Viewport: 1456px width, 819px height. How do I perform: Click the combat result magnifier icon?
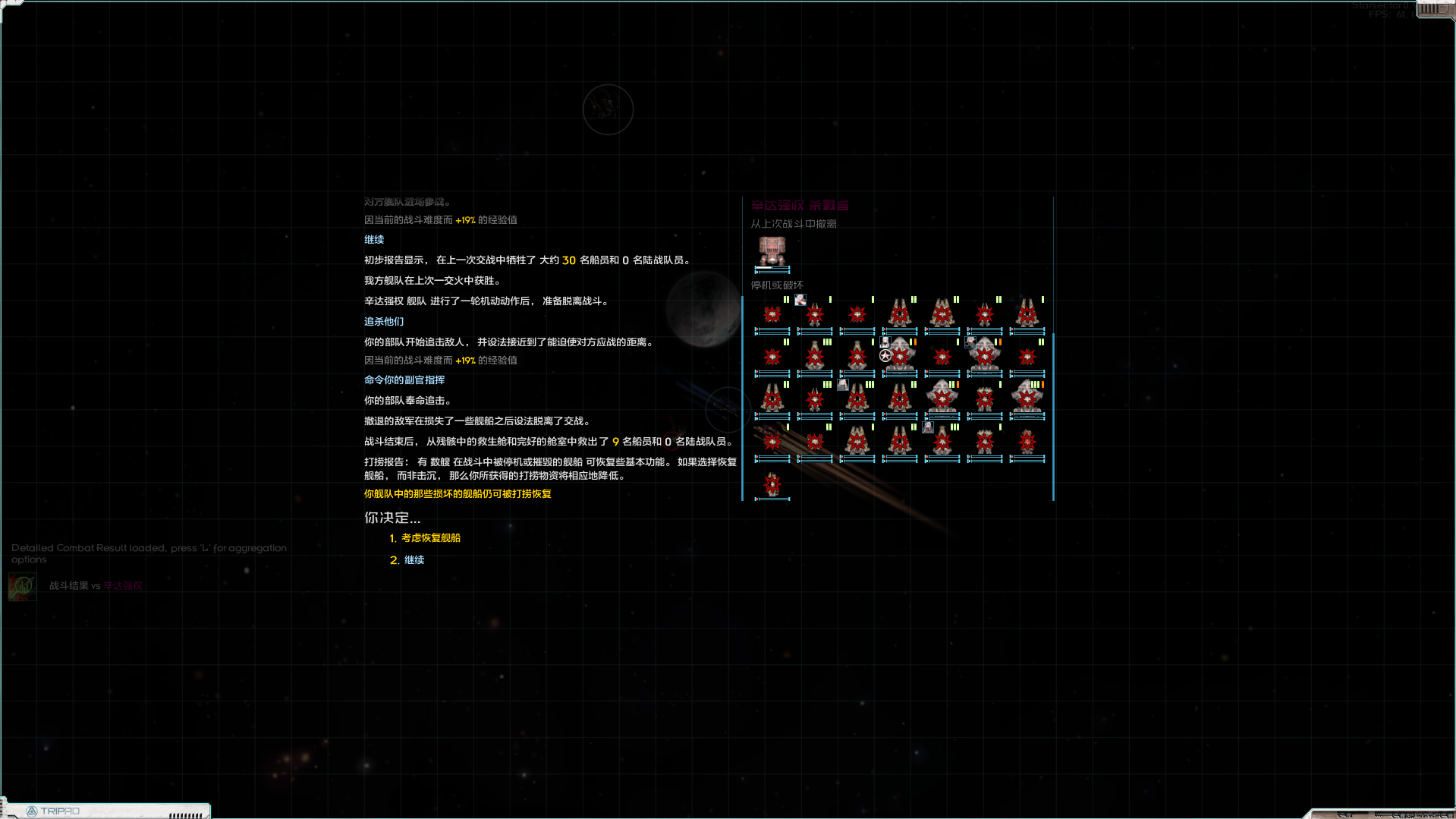click(x=22, y=586)
